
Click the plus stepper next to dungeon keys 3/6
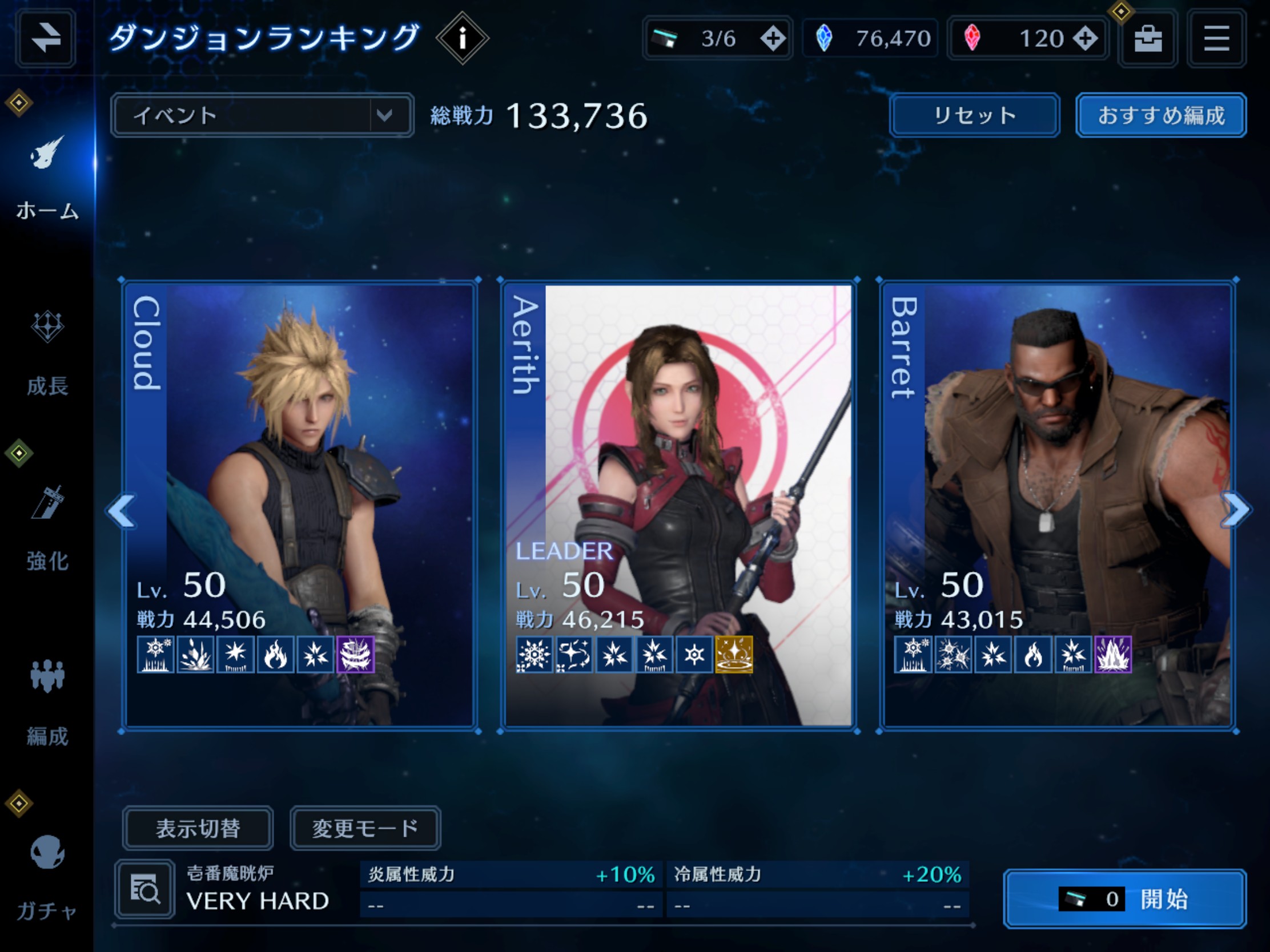click(773, 38)
